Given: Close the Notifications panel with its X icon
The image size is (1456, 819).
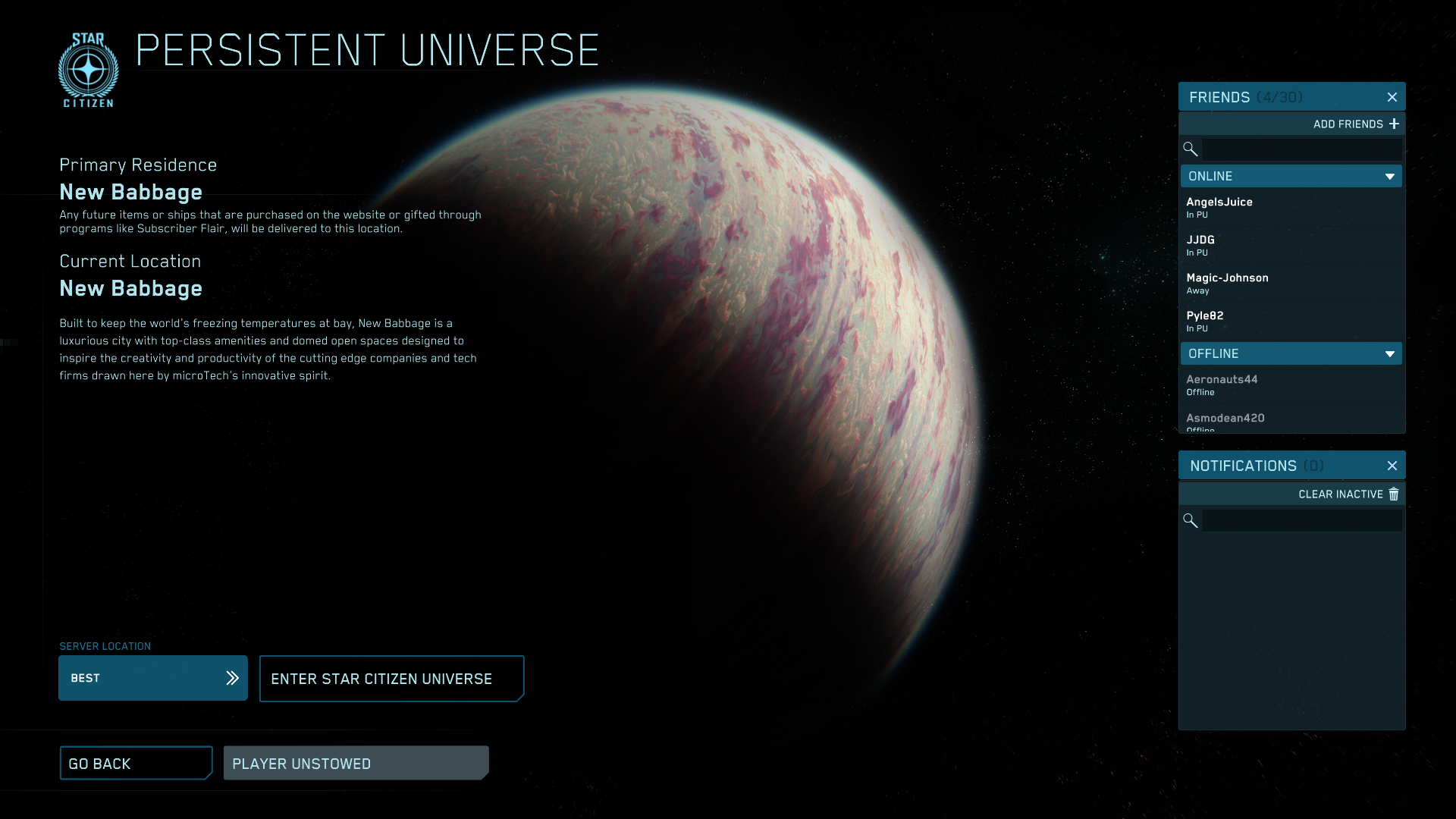Looking at the screenshot, I should (1392, 466).
